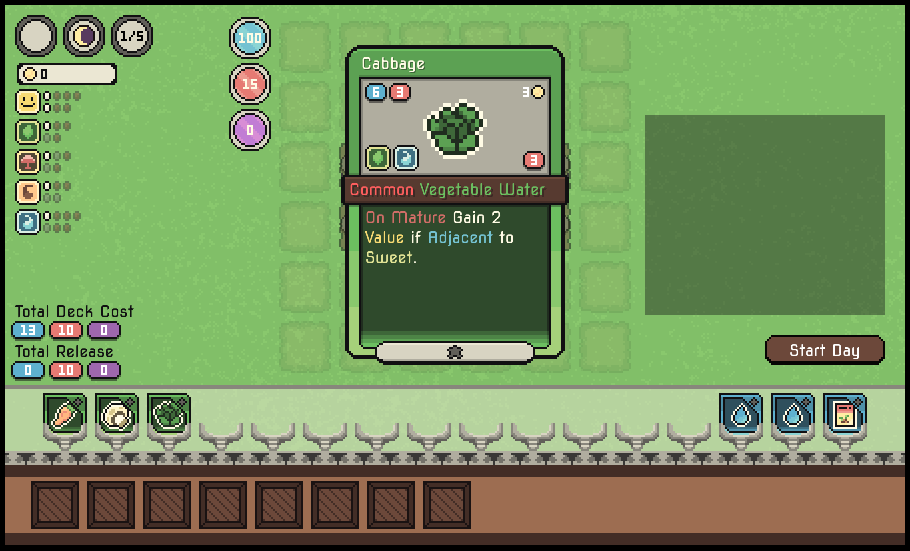
Task: Click the crescent moon night icon
Action: click(x=84, y=37)
